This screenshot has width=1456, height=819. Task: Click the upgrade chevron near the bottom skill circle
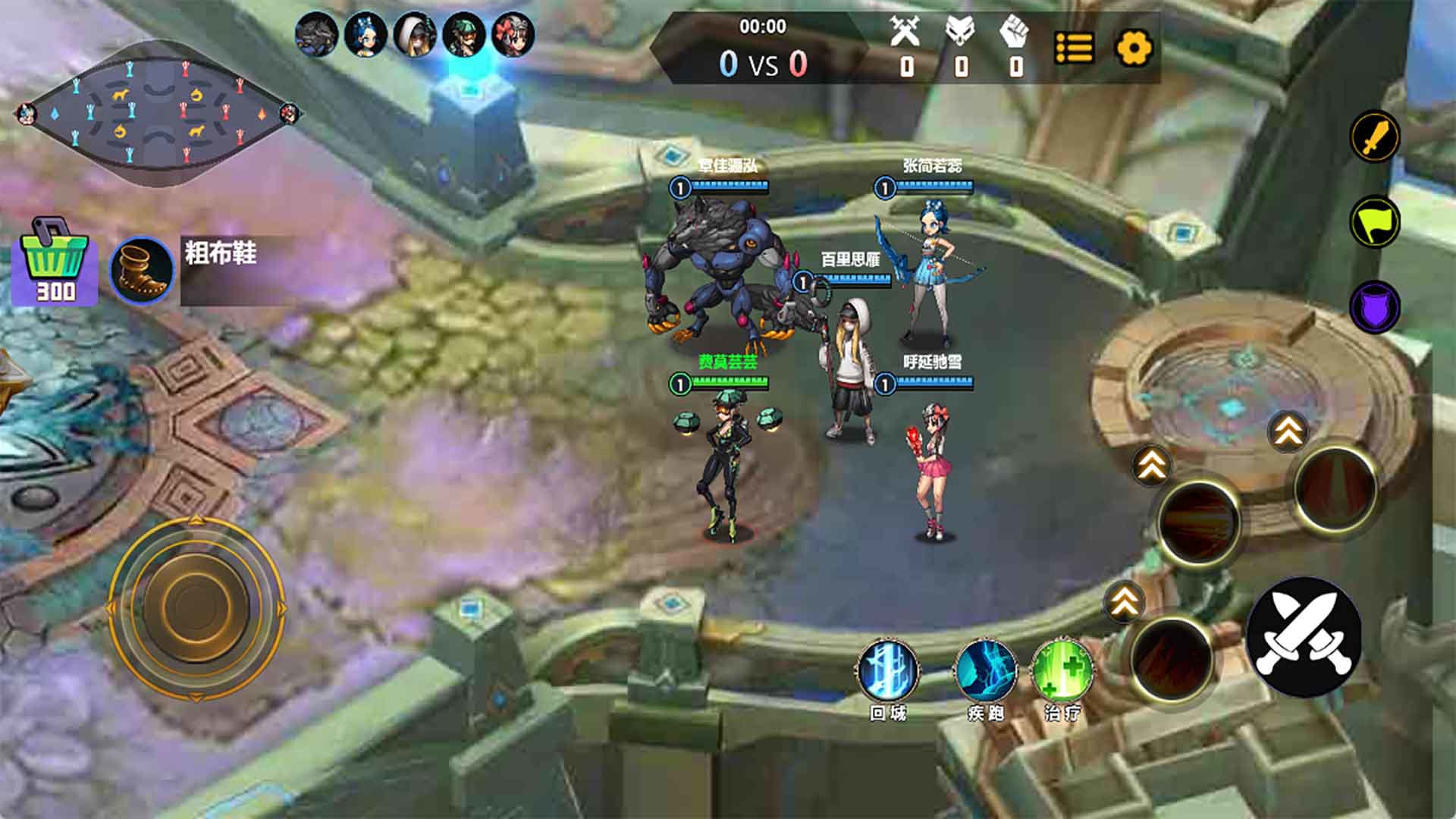[x=1123, y=601]
